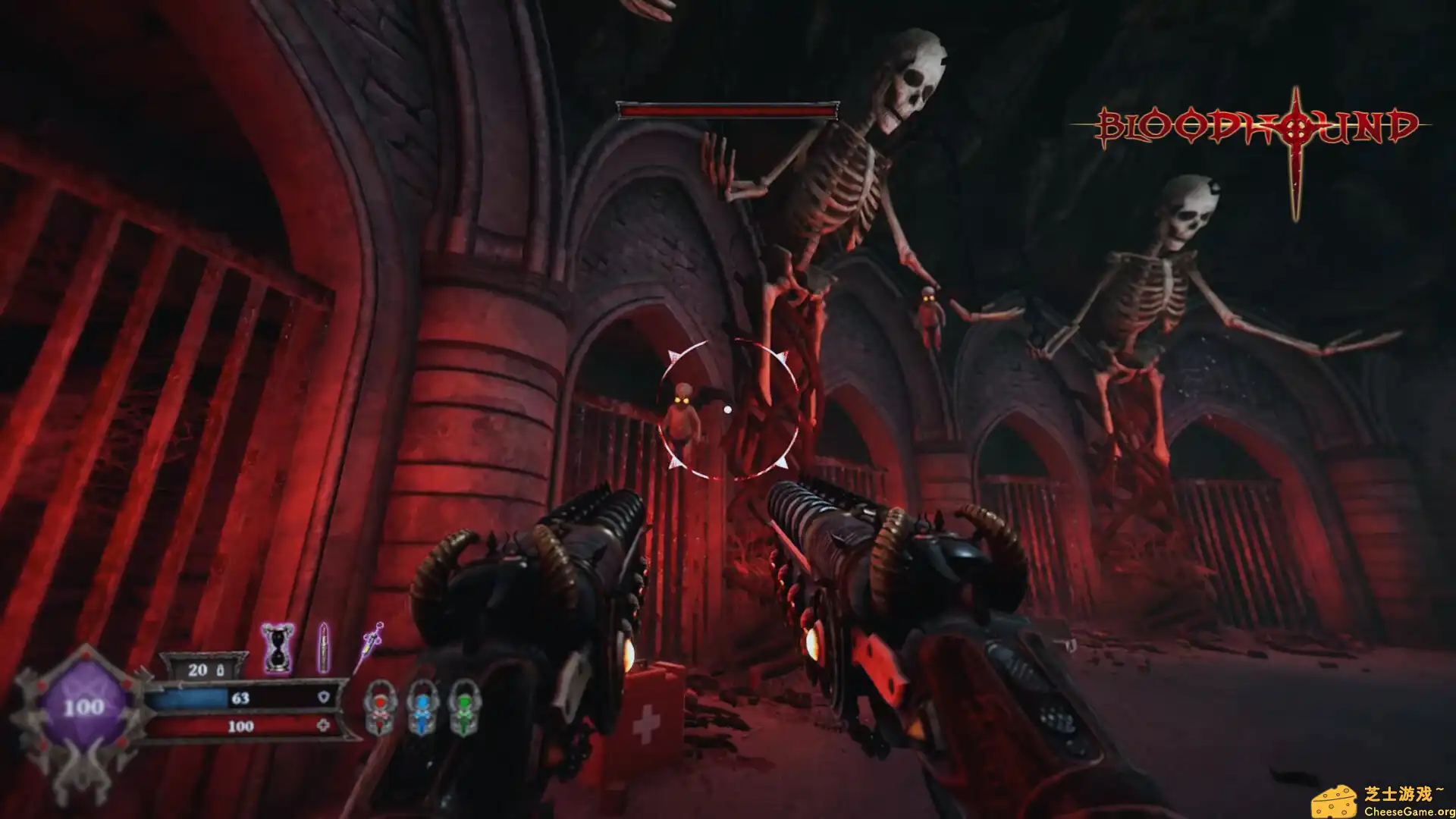The width and height of the screenshot is (1456, 819).
Task: Activate the hourglass power-up icon
Action: (x=278, y=648)
